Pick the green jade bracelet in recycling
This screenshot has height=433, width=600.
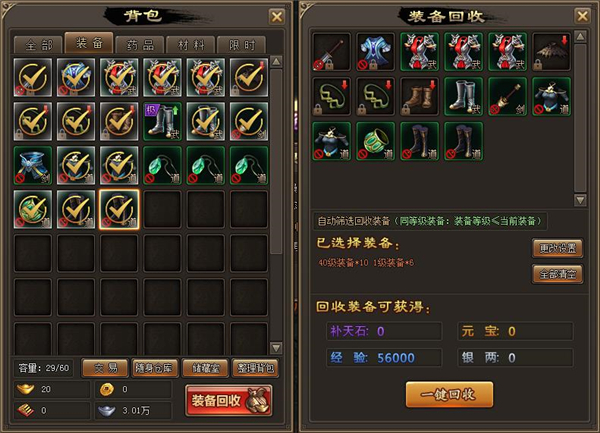click(375, 142)
